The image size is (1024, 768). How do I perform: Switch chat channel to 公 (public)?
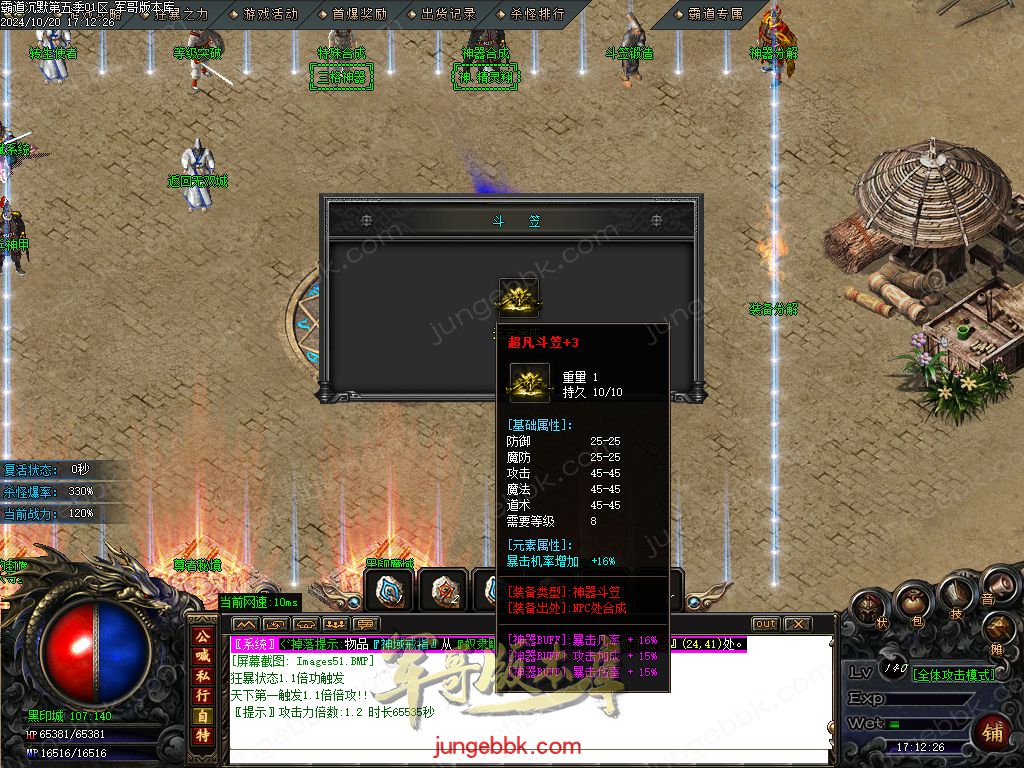tap(202, 636)
